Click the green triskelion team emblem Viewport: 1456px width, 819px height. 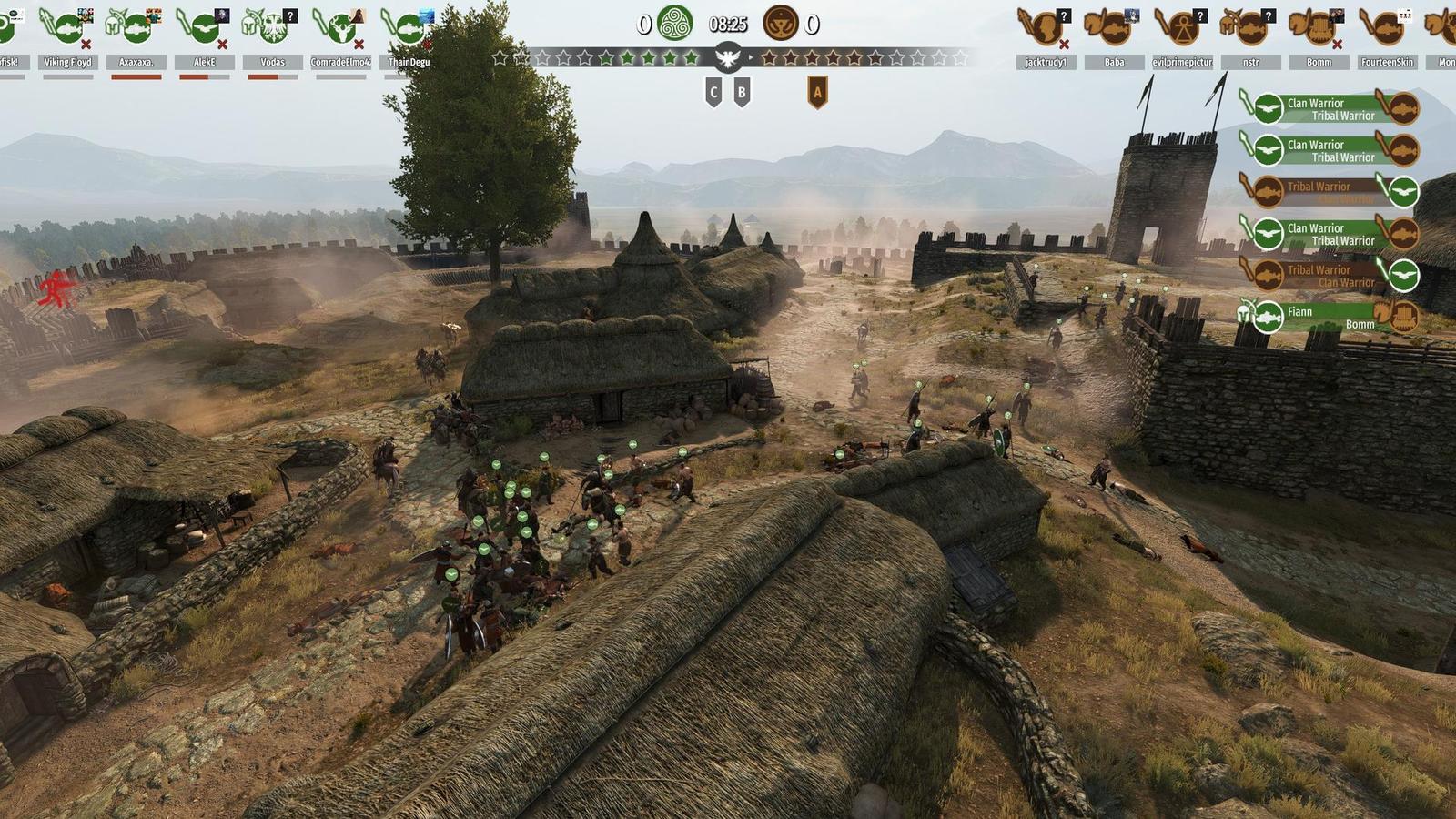pos(675,24)
